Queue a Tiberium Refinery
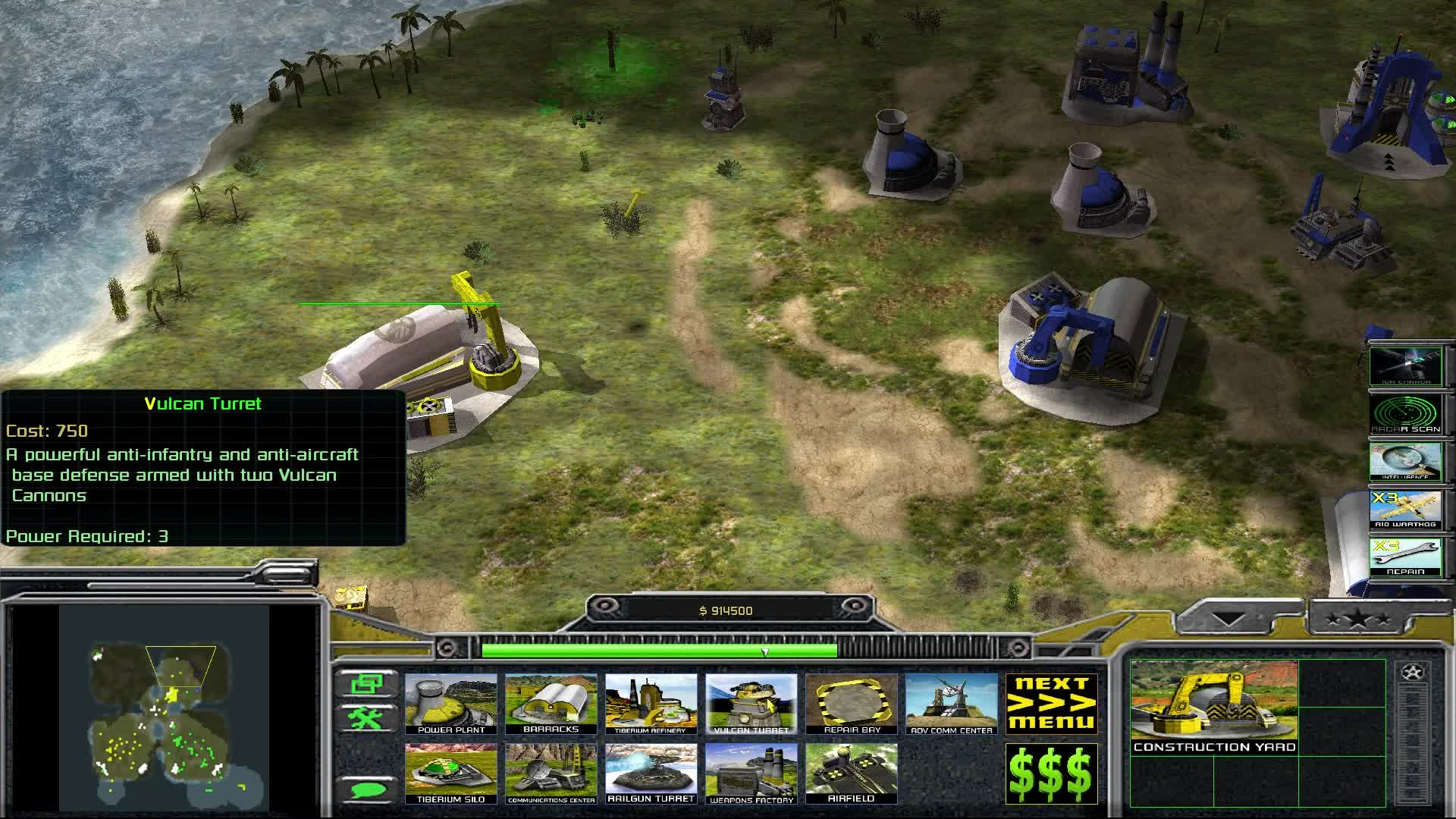 (652, 704)
